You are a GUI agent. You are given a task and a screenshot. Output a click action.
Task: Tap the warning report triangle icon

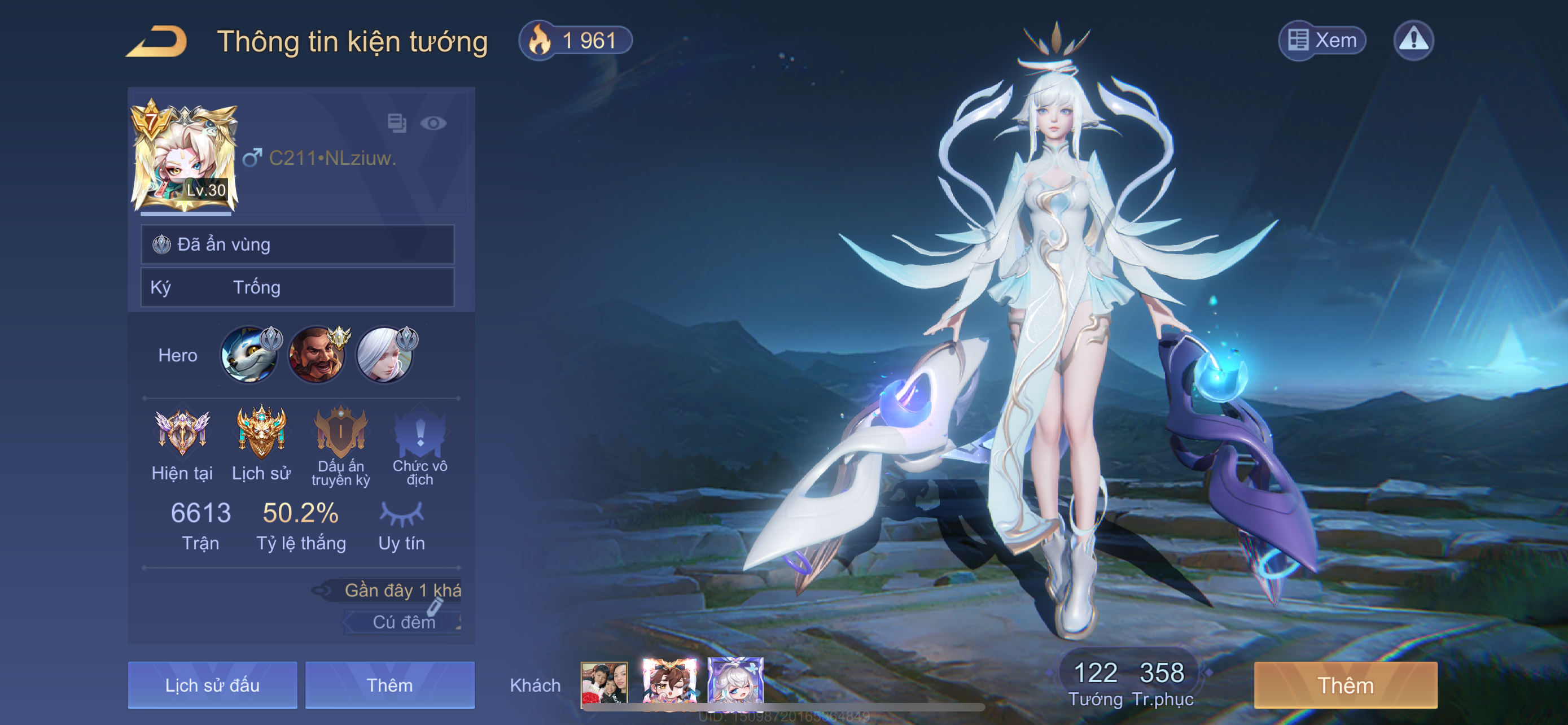[x=1413, y=41]
